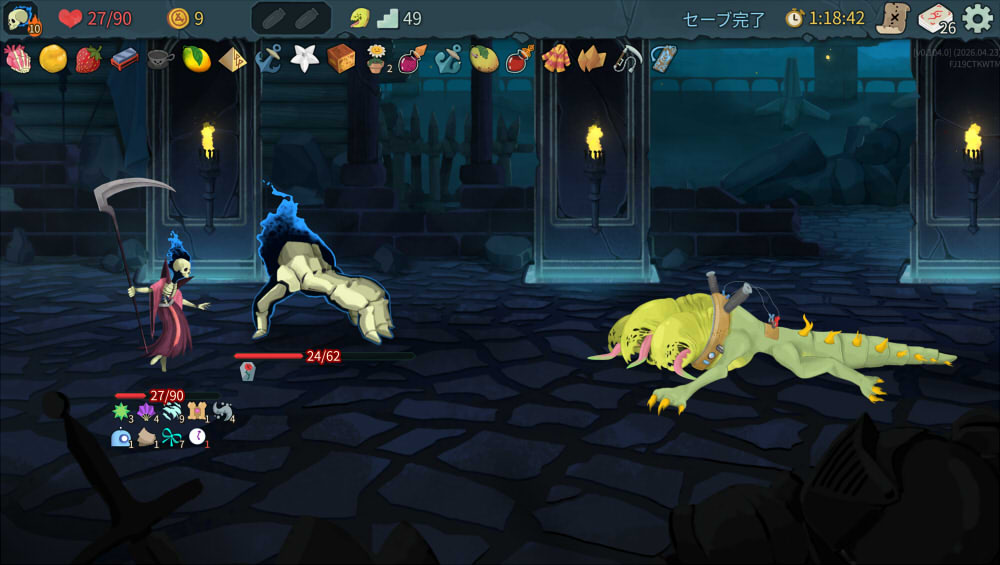Select the red potion bottle relic
Image resolution: width=1000 pixels, height=565 pixels.
tap(520, 59)
